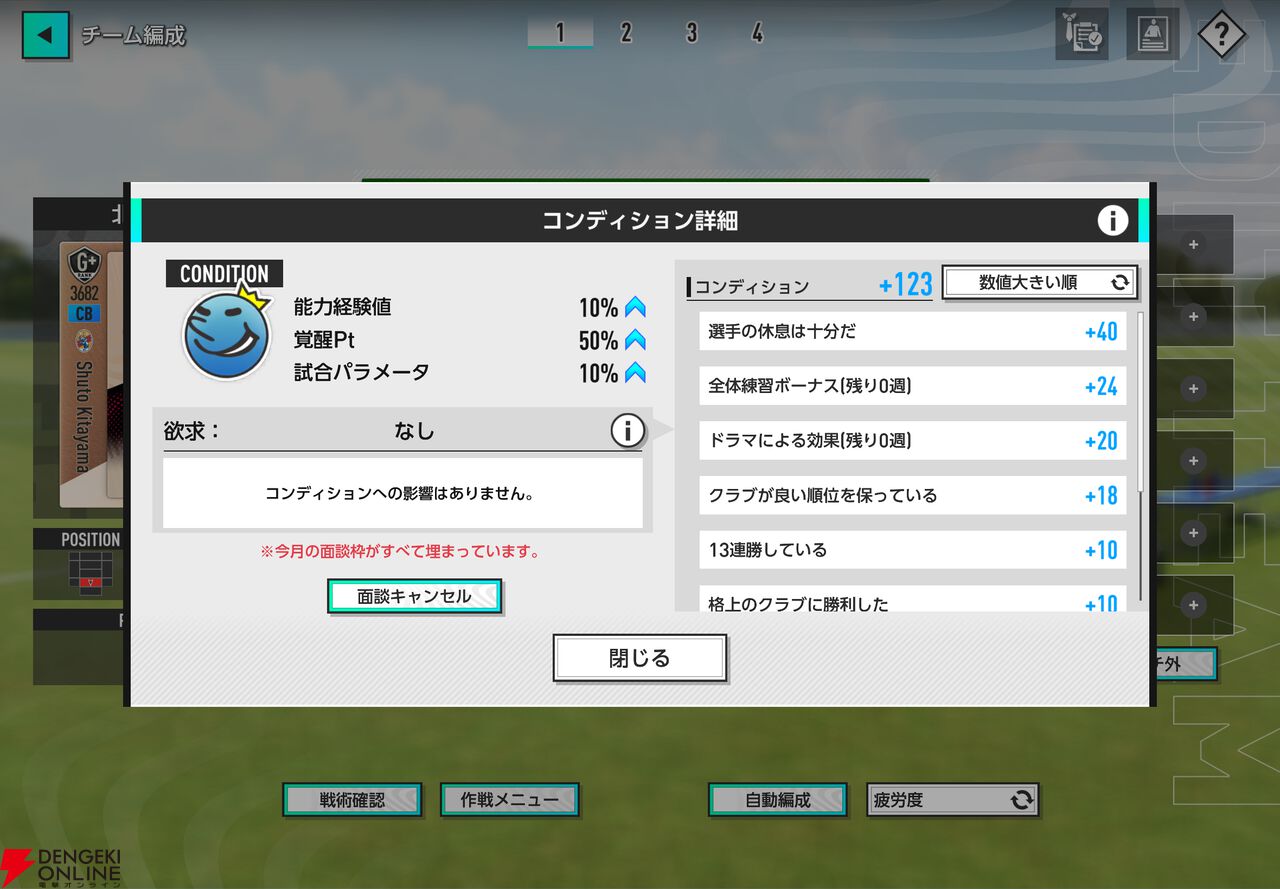Click the circled info icon beside 欲求
The image size is (1280, 889).
[x=628, y=430]
